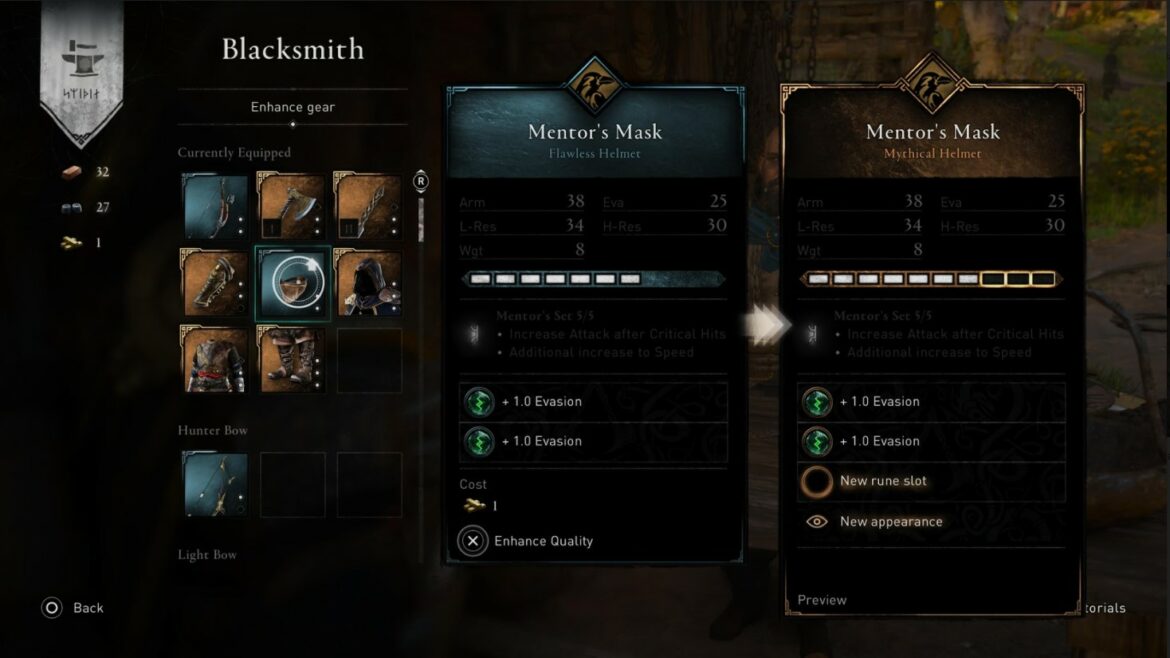
Task: Select the New rune slot entry
Action: 931,481
